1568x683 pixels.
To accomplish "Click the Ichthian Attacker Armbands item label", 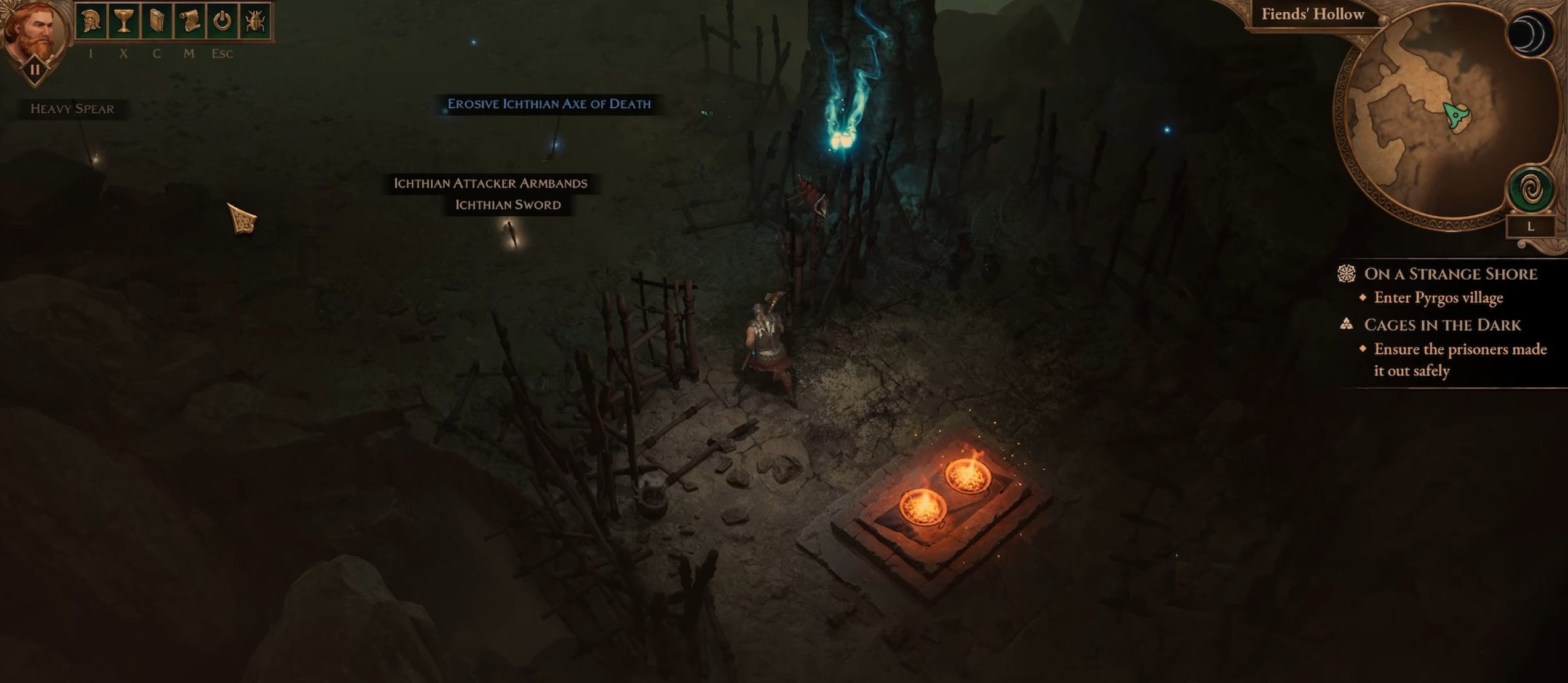I will tap(490, 183).
